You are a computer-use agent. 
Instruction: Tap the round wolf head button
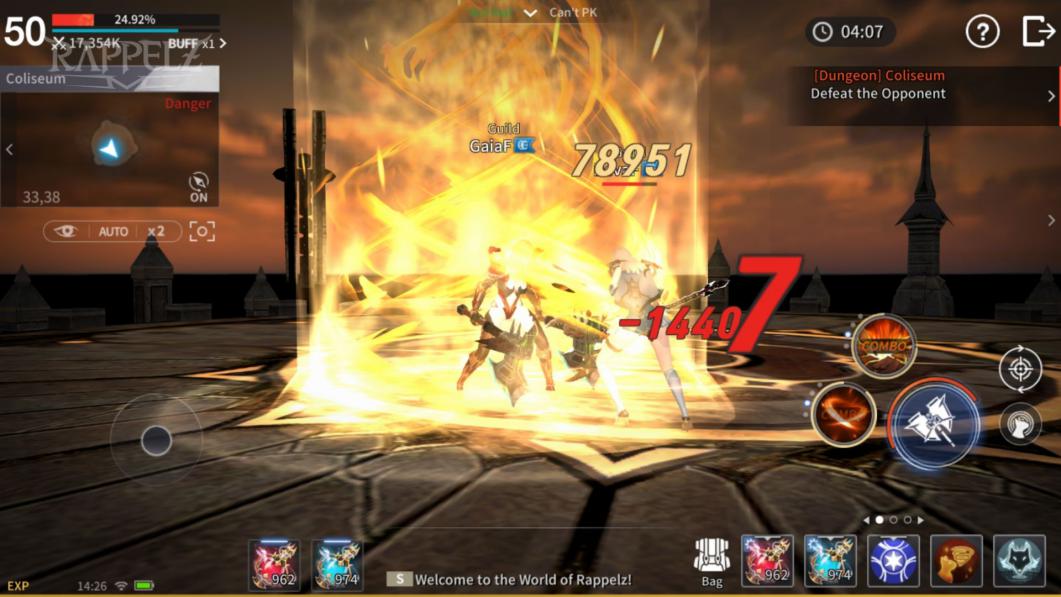1020,425
